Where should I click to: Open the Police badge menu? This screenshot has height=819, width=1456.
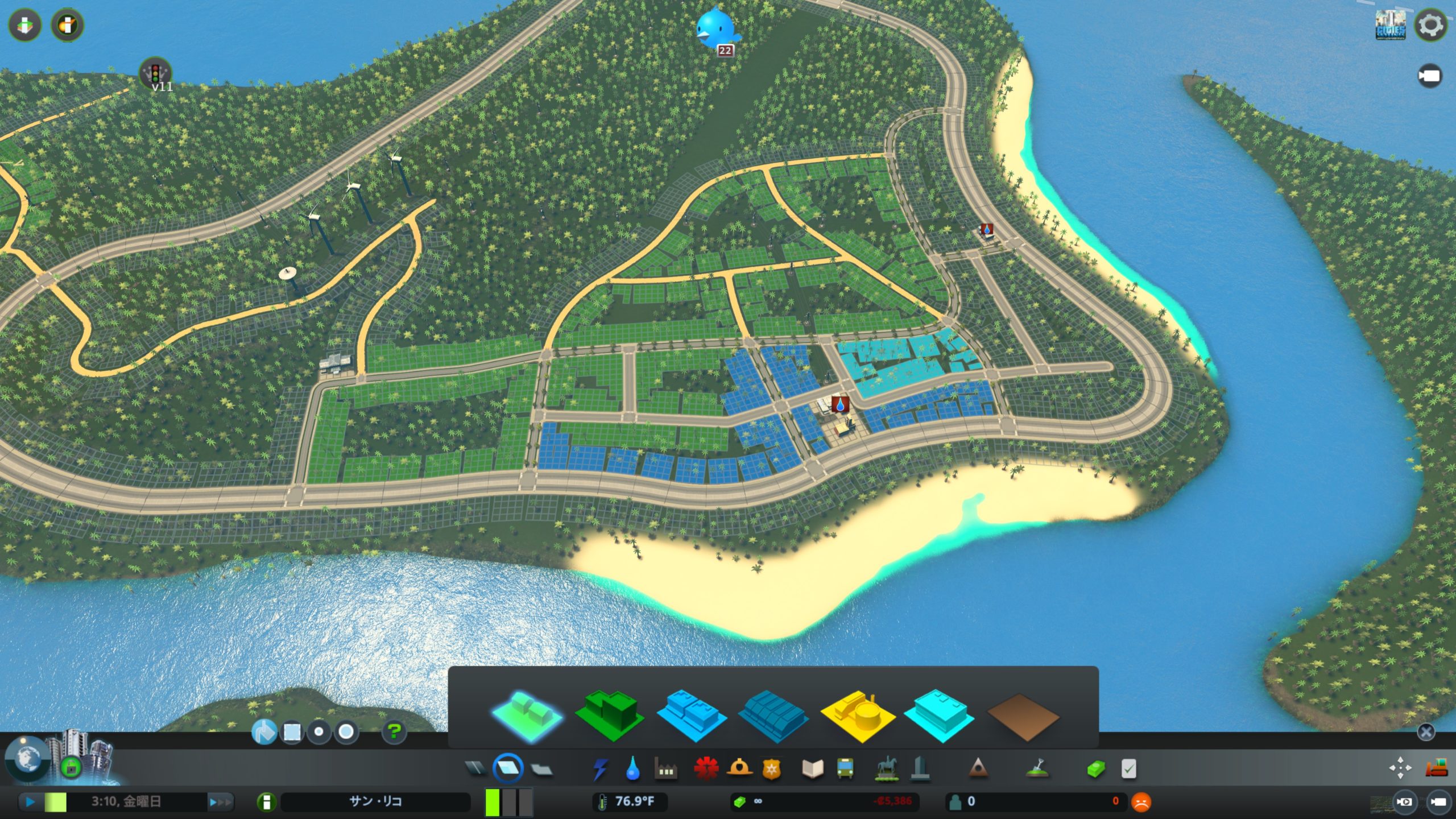(771, 769)
